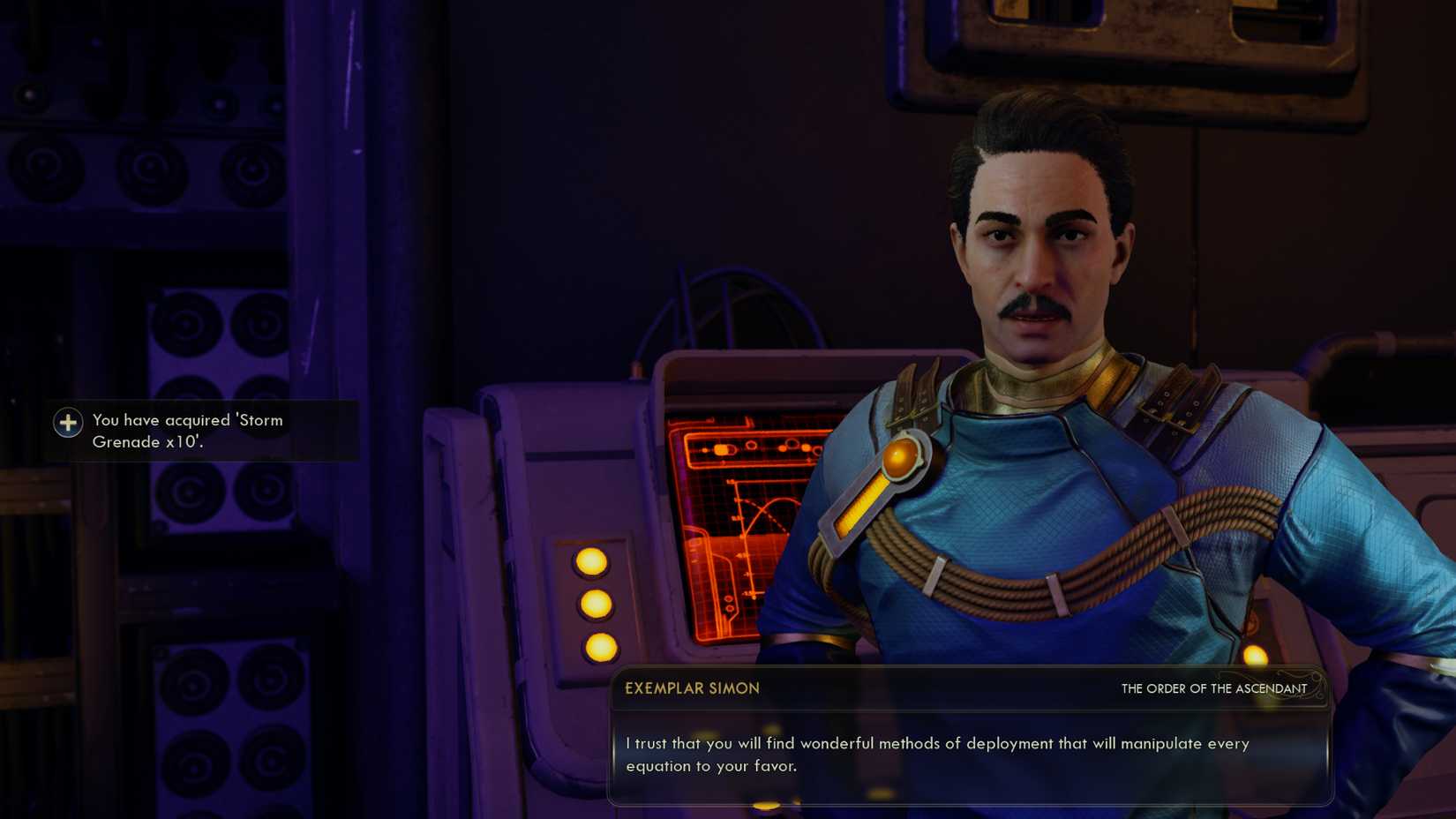Screen dimensions: 1456x819
Task: Select the EXEMPLAR SIMON name tab
Action: point(691,688)
